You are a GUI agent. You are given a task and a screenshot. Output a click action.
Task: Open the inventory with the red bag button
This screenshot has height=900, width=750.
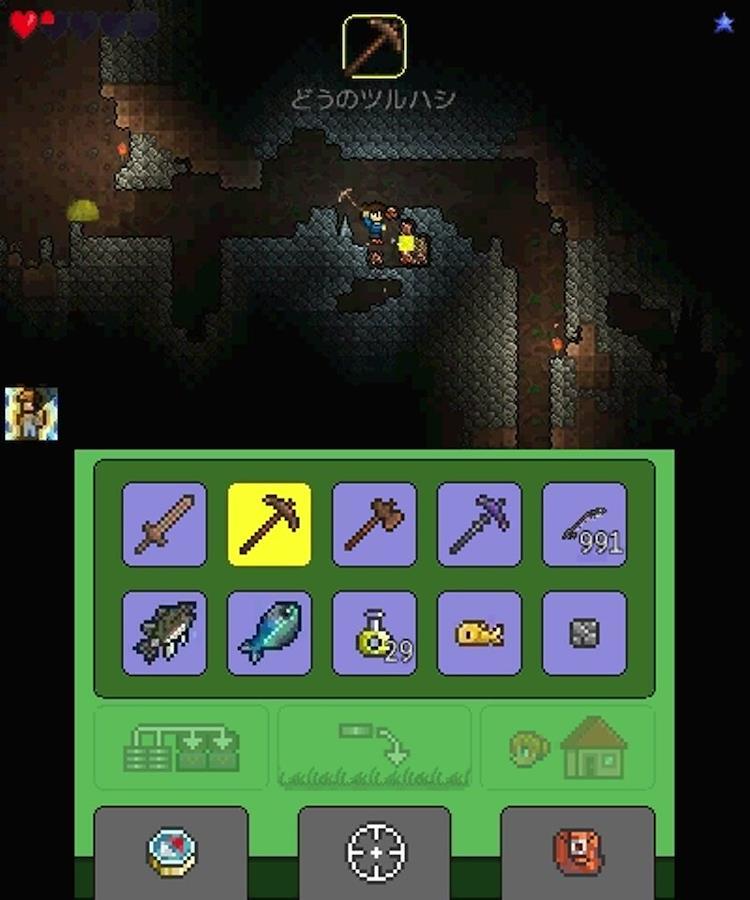pos(578,850)
